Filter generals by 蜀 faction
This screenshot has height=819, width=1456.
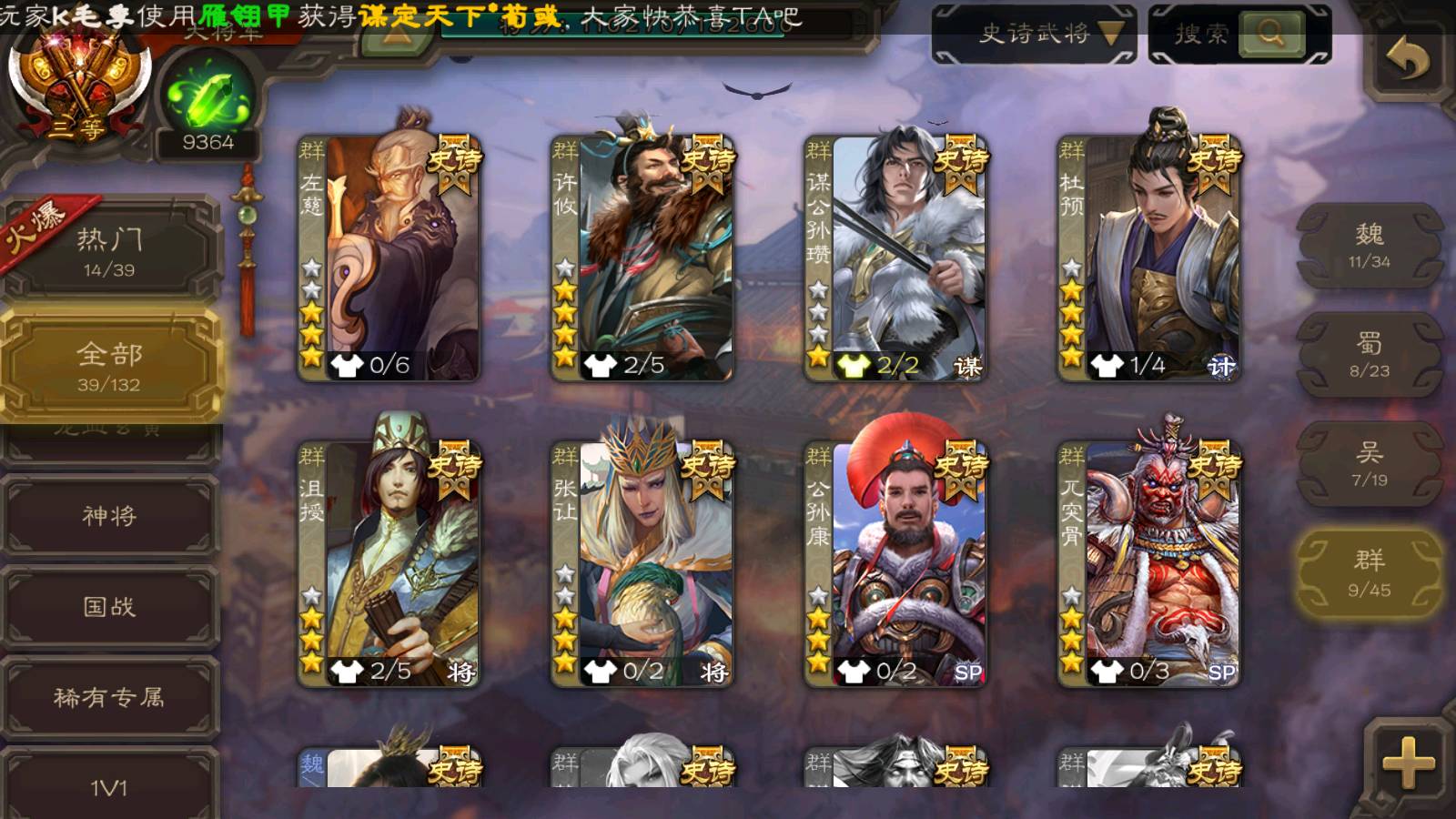1369,355
